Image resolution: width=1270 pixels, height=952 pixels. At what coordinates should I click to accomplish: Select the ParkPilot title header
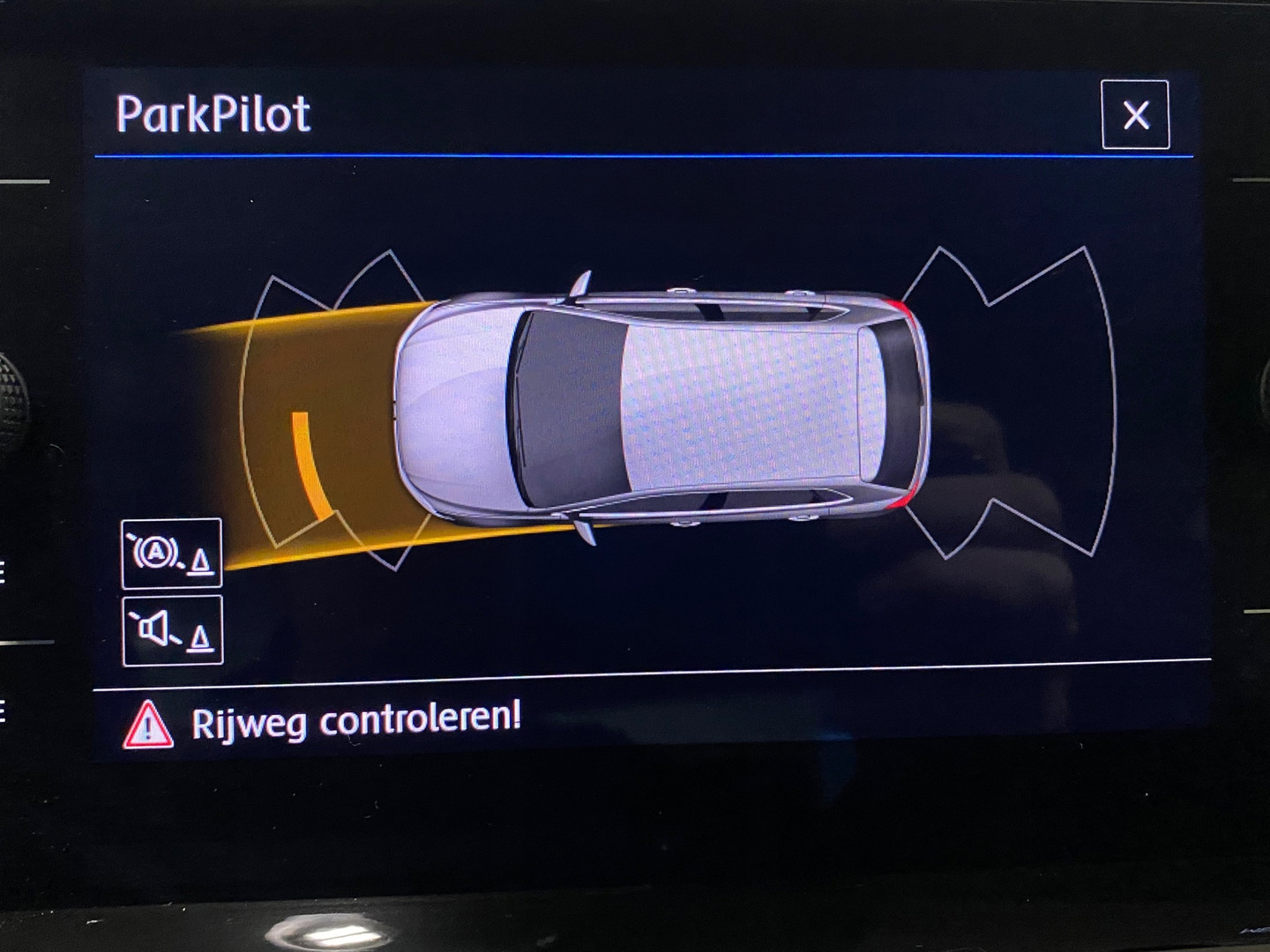212,110
